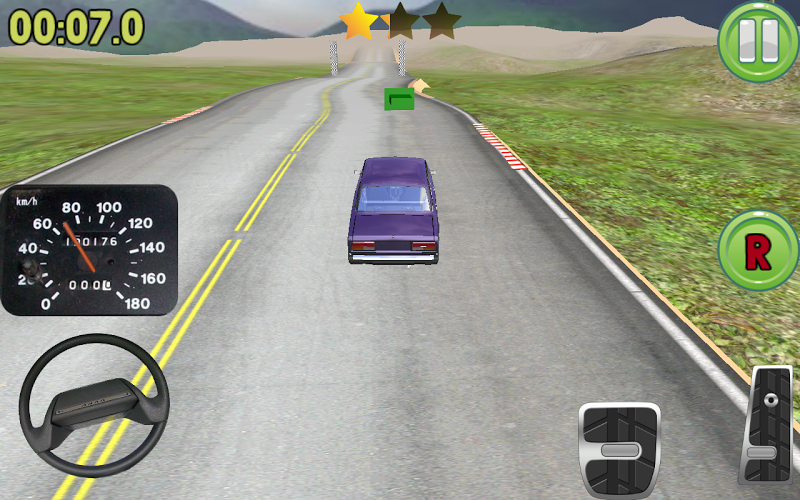Tap the green R reverse button
Viewport: 800px width, 500px height.
pyautogui.click(x=758, y=251)
